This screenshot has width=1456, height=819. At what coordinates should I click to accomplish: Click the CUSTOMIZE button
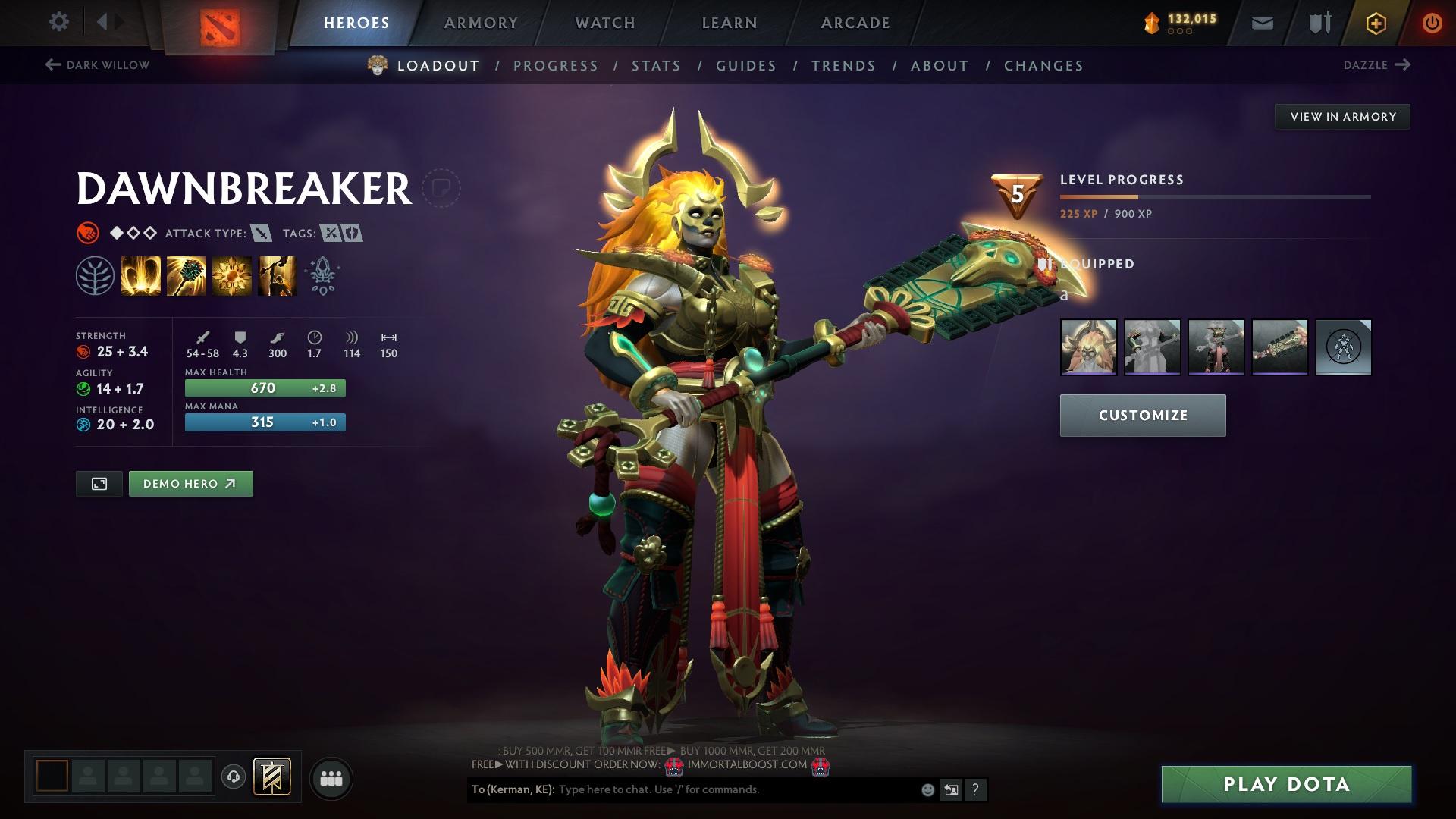(1142, 415)
